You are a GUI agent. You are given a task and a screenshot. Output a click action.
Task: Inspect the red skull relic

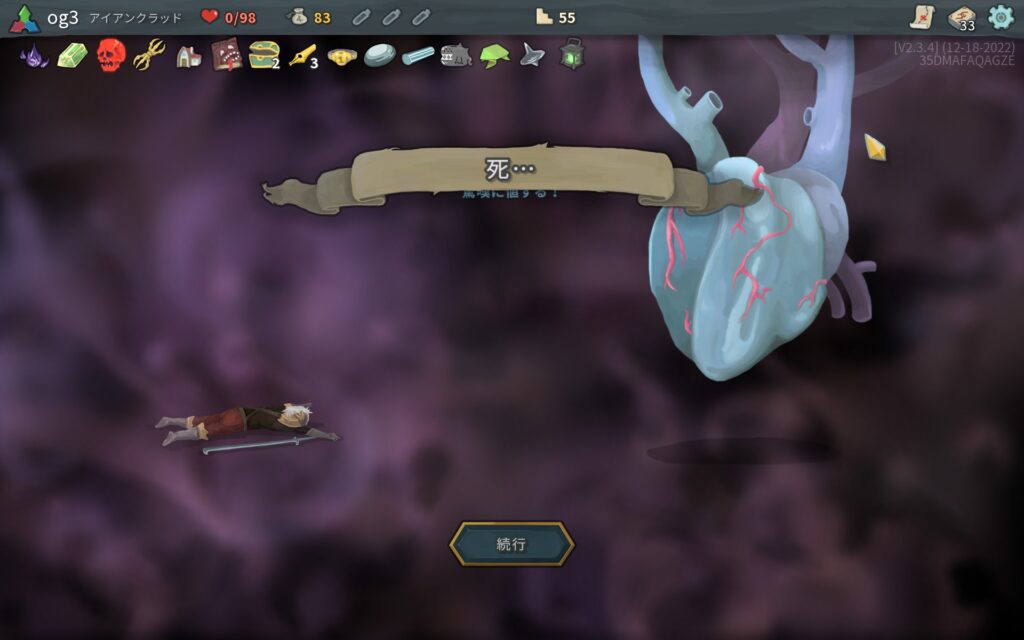coord(110,55)
